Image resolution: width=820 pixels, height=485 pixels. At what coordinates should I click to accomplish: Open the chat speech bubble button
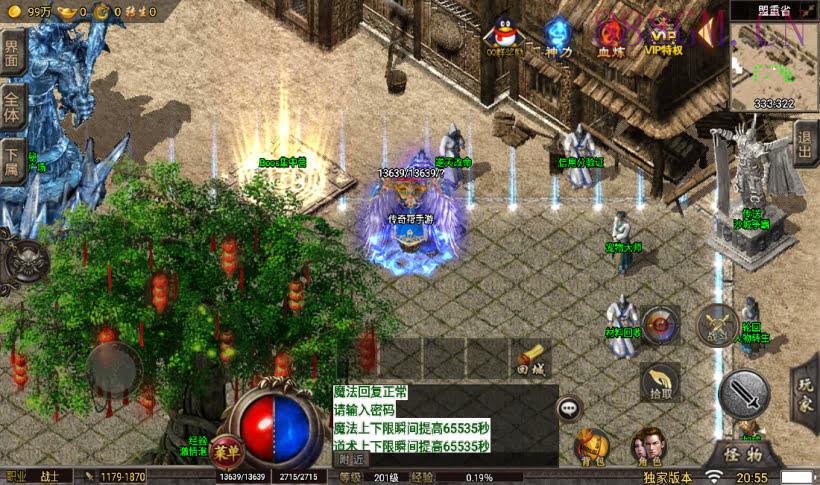click(x=570, y=408)
